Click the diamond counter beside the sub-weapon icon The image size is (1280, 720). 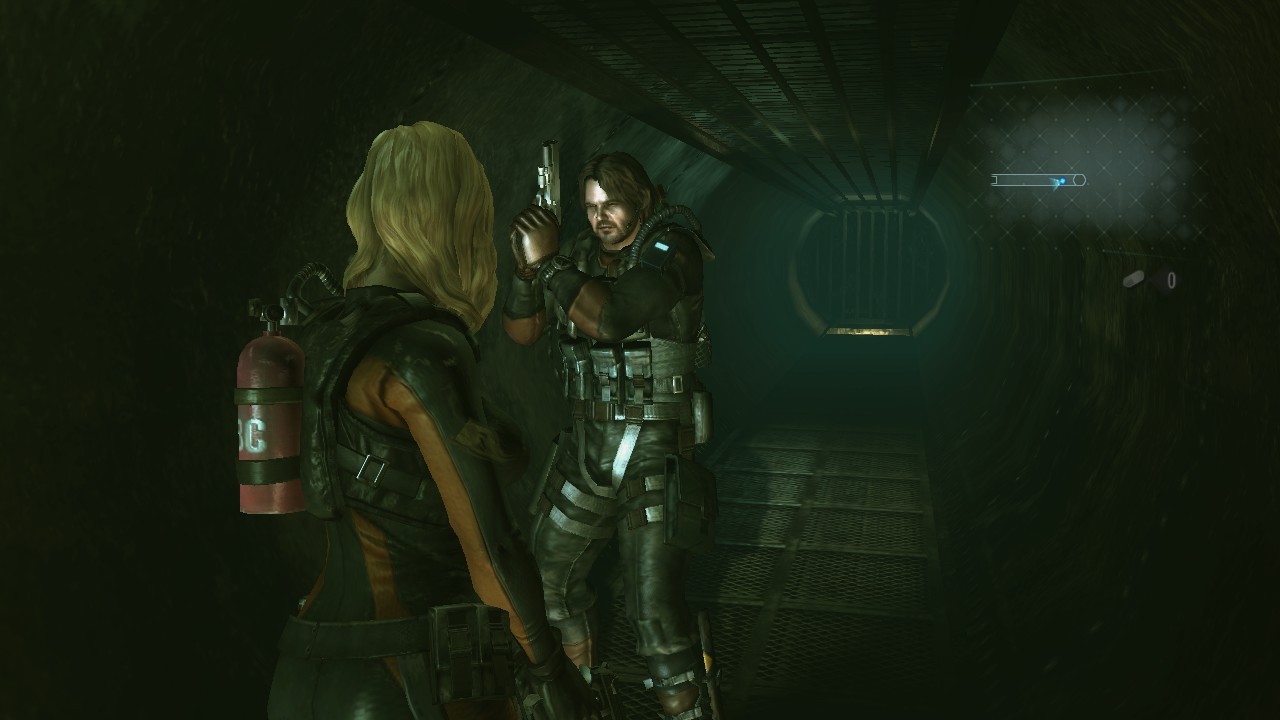(x=1170, y=278)
